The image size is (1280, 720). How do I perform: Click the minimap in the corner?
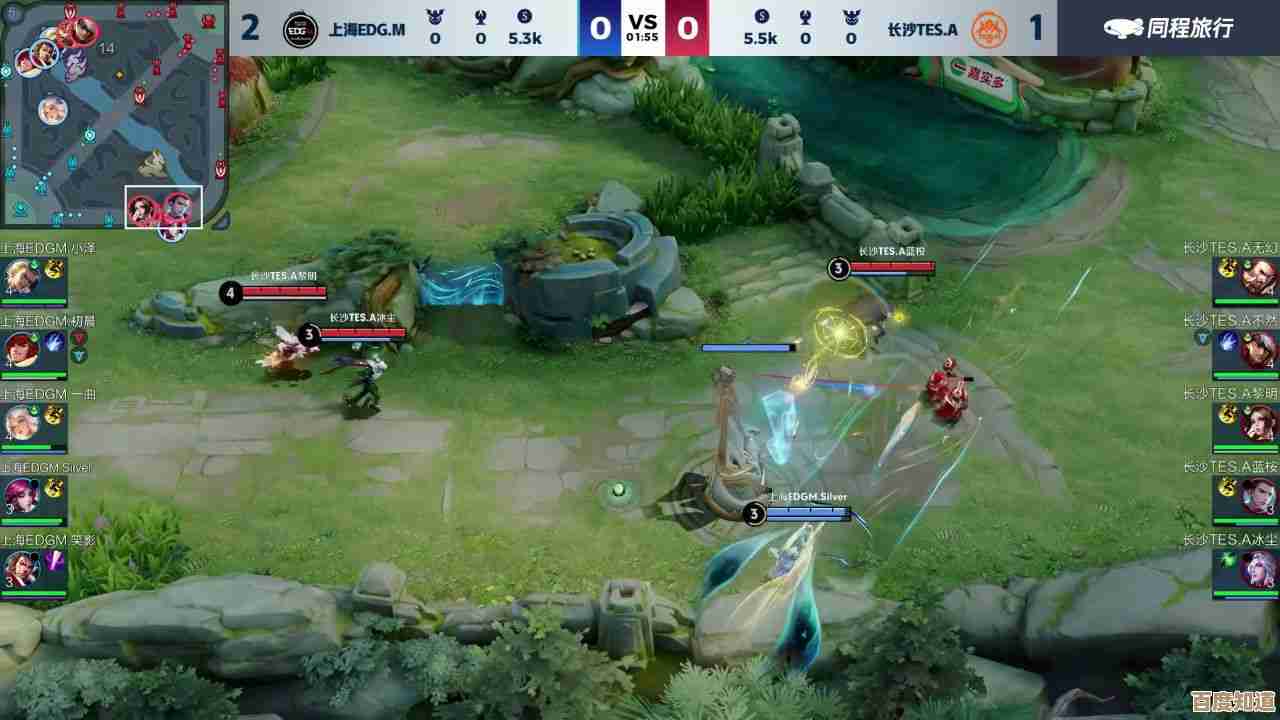pos(114,114)
